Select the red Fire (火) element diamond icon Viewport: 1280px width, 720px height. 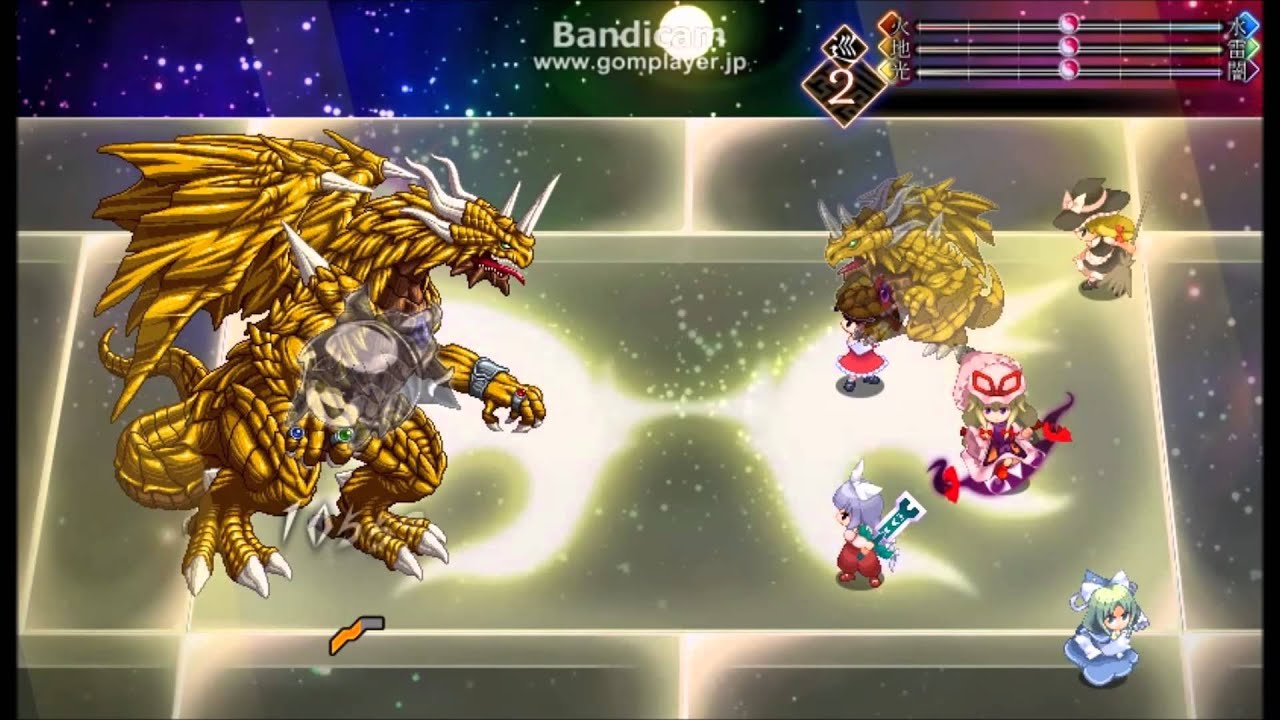[888, 25]
